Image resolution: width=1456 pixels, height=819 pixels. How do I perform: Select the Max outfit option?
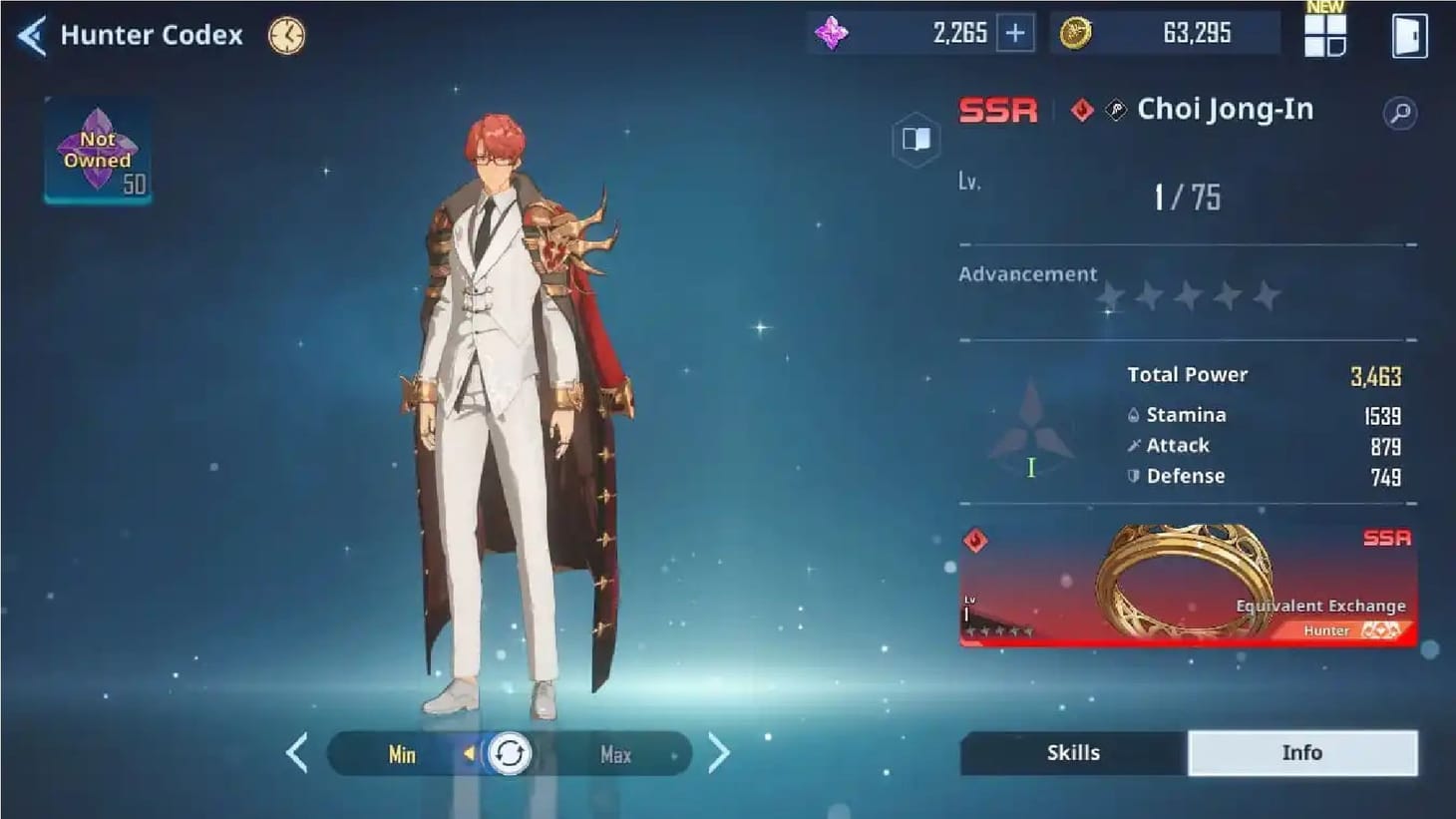tap(614, 754)
